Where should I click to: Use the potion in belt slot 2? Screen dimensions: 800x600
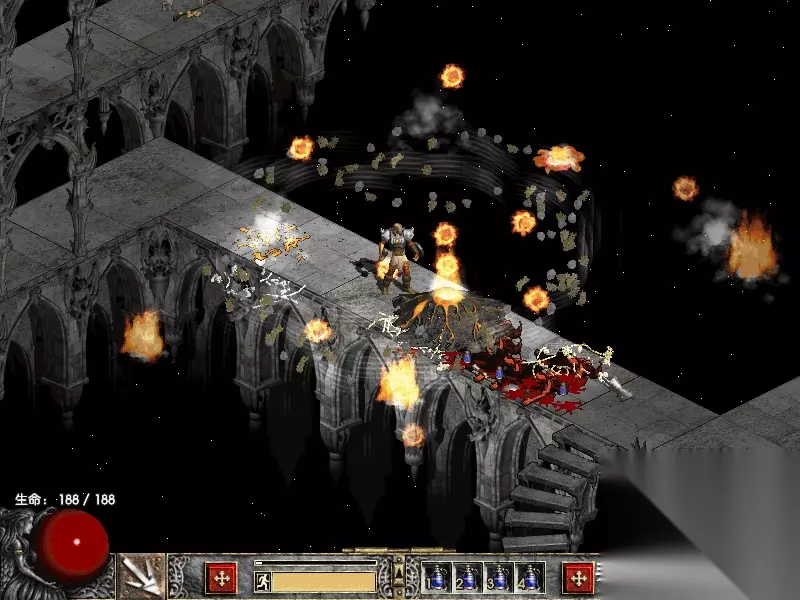pos(468,577)
